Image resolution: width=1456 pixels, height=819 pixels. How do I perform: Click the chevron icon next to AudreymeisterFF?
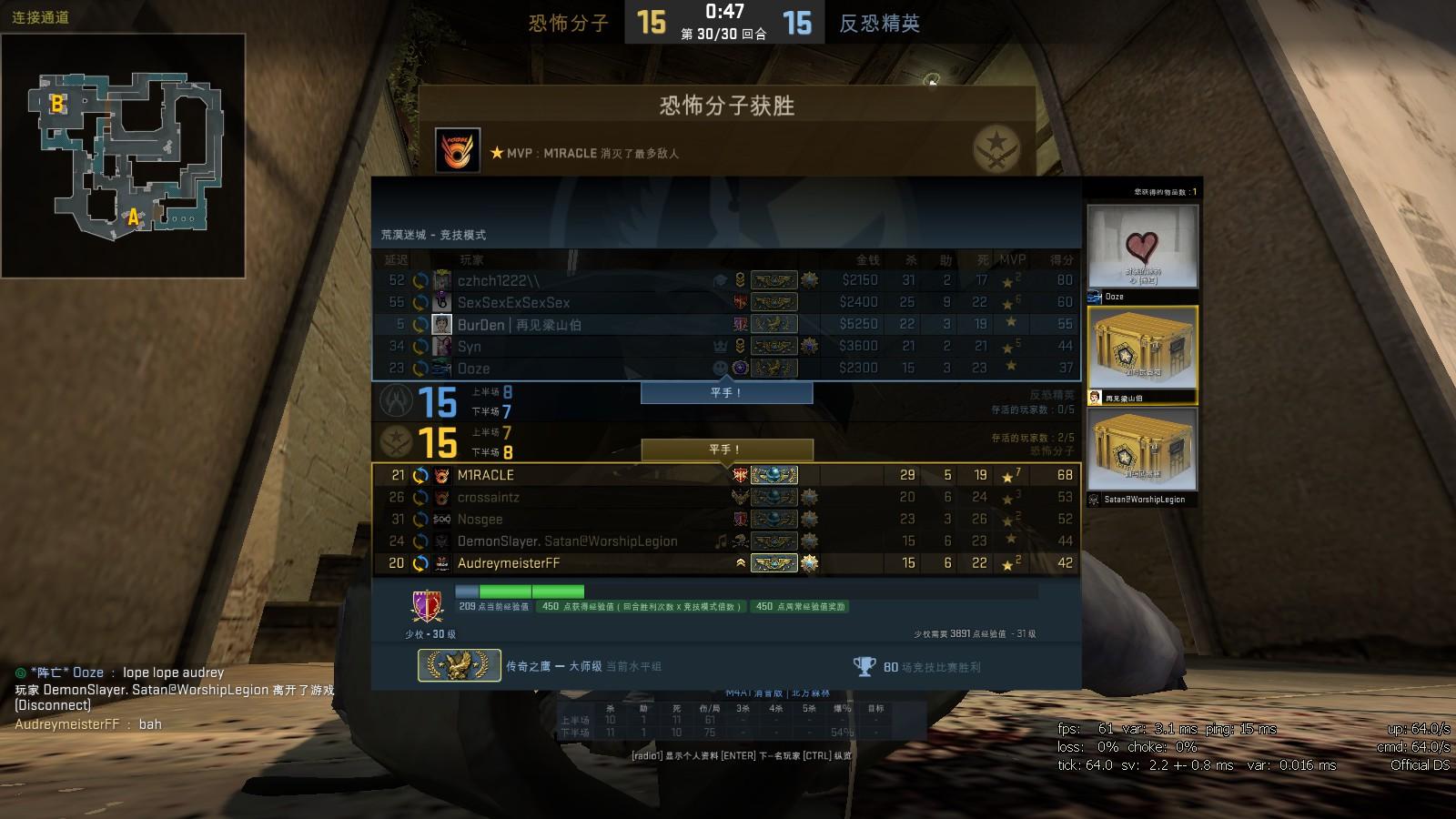click(x=742, y=561)
